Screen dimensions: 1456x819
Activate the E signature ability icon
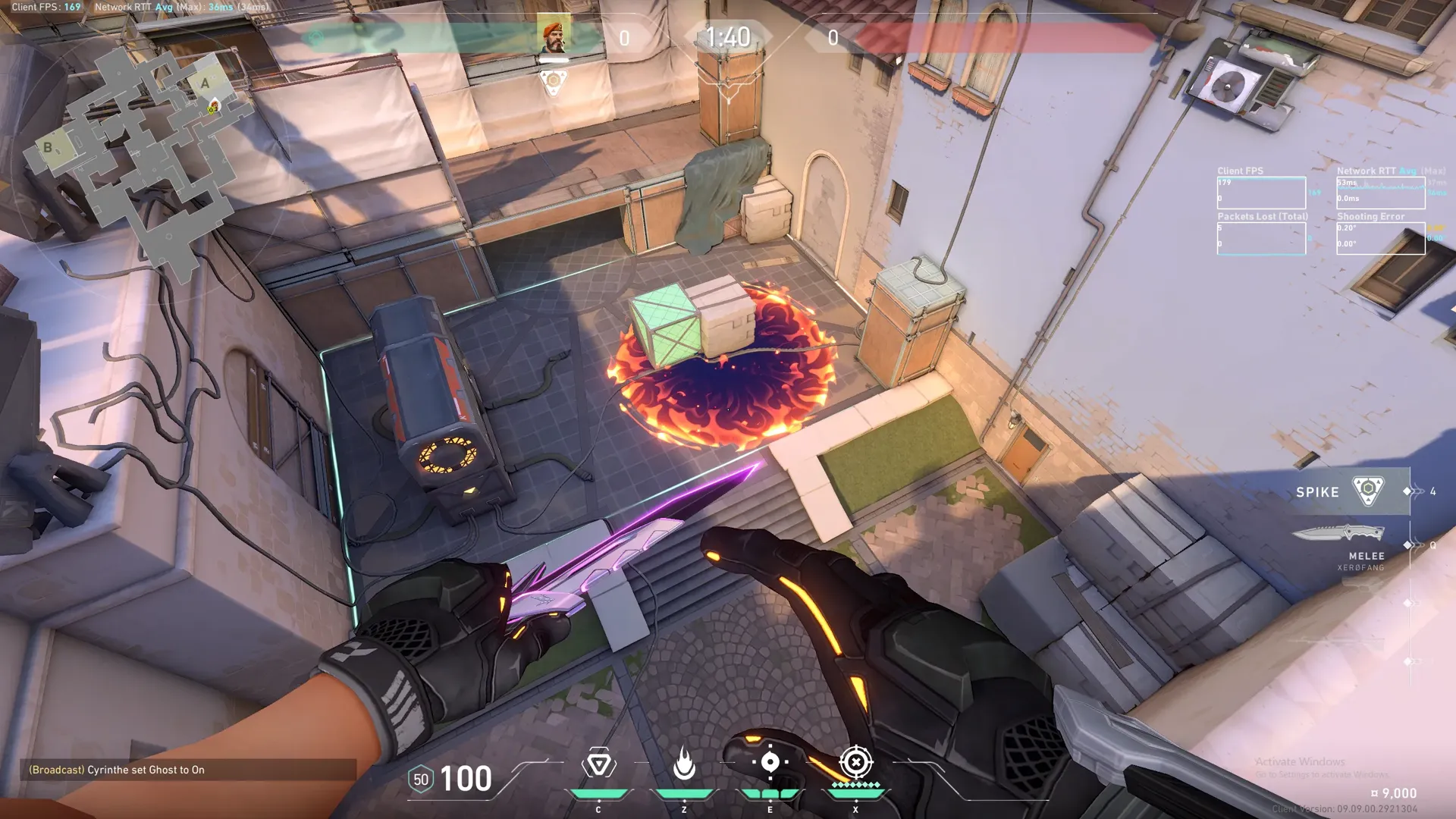(770, 763)
